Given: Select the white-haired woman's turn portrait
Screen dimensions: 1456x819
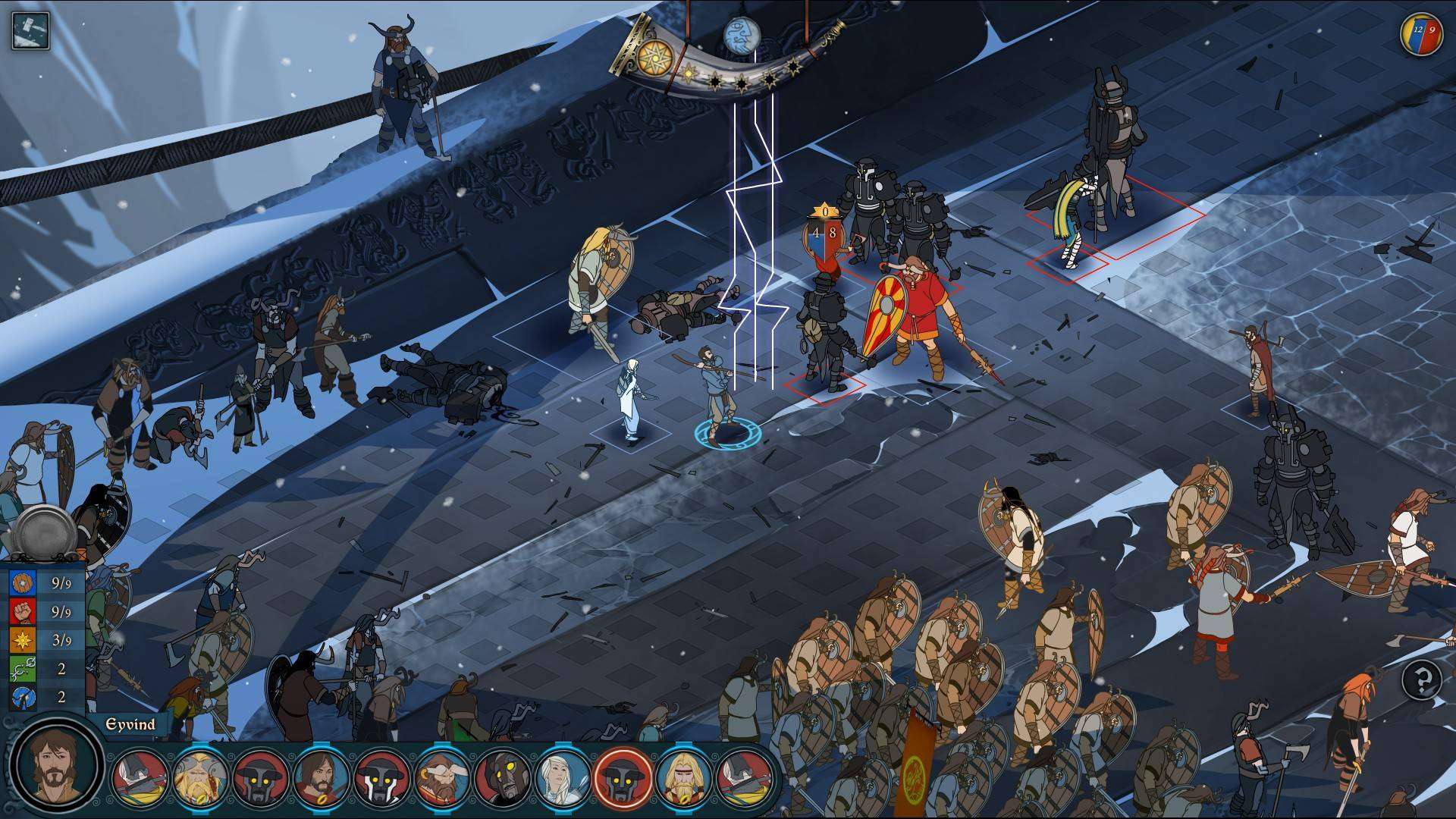Looking at the screenshot, I should [x=563, y=777].
